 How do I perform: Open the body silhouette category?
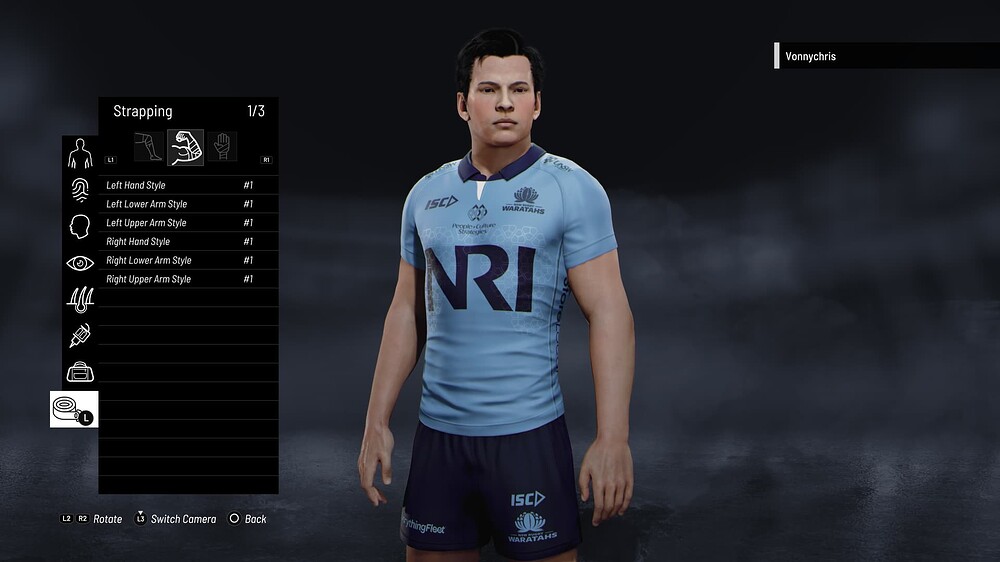click(x=80, y=154)
